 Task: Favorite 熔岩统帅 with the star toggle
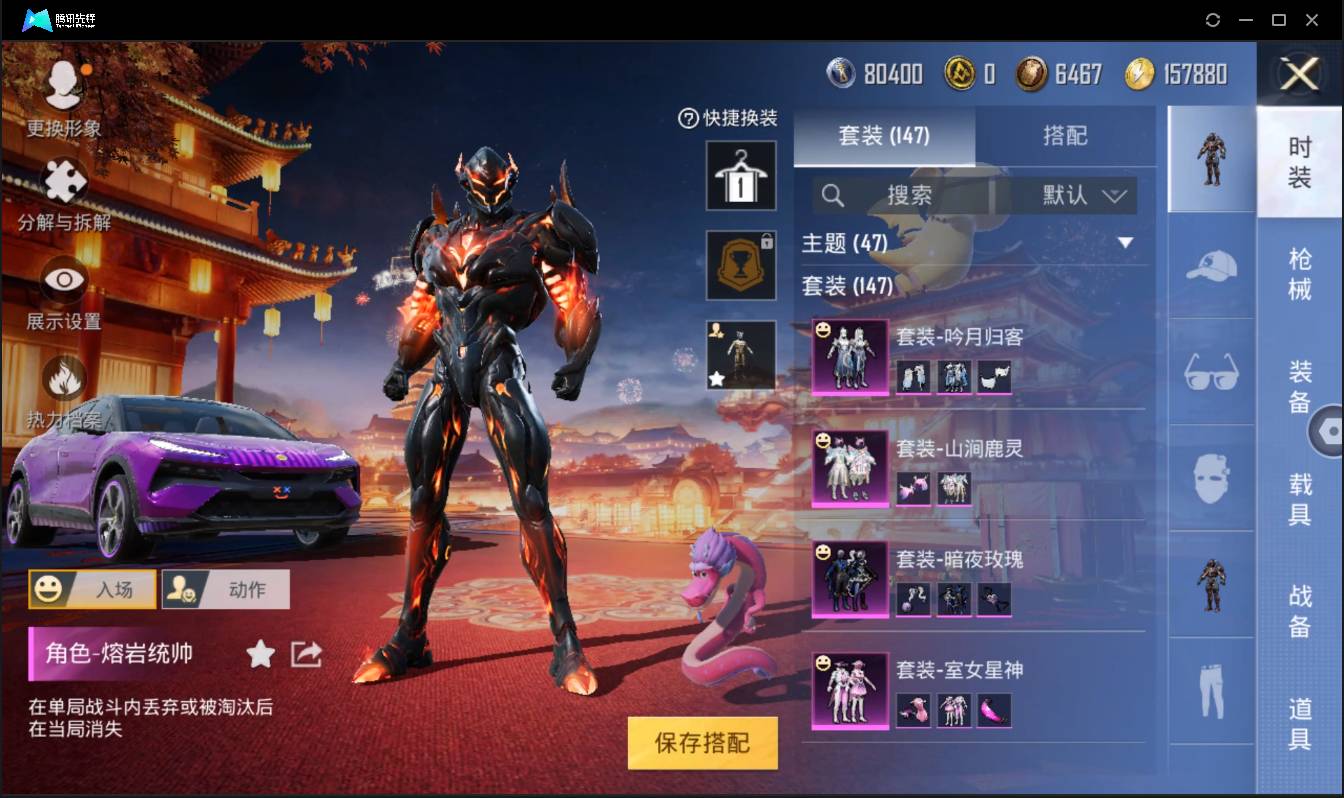[x=260, y=655]
